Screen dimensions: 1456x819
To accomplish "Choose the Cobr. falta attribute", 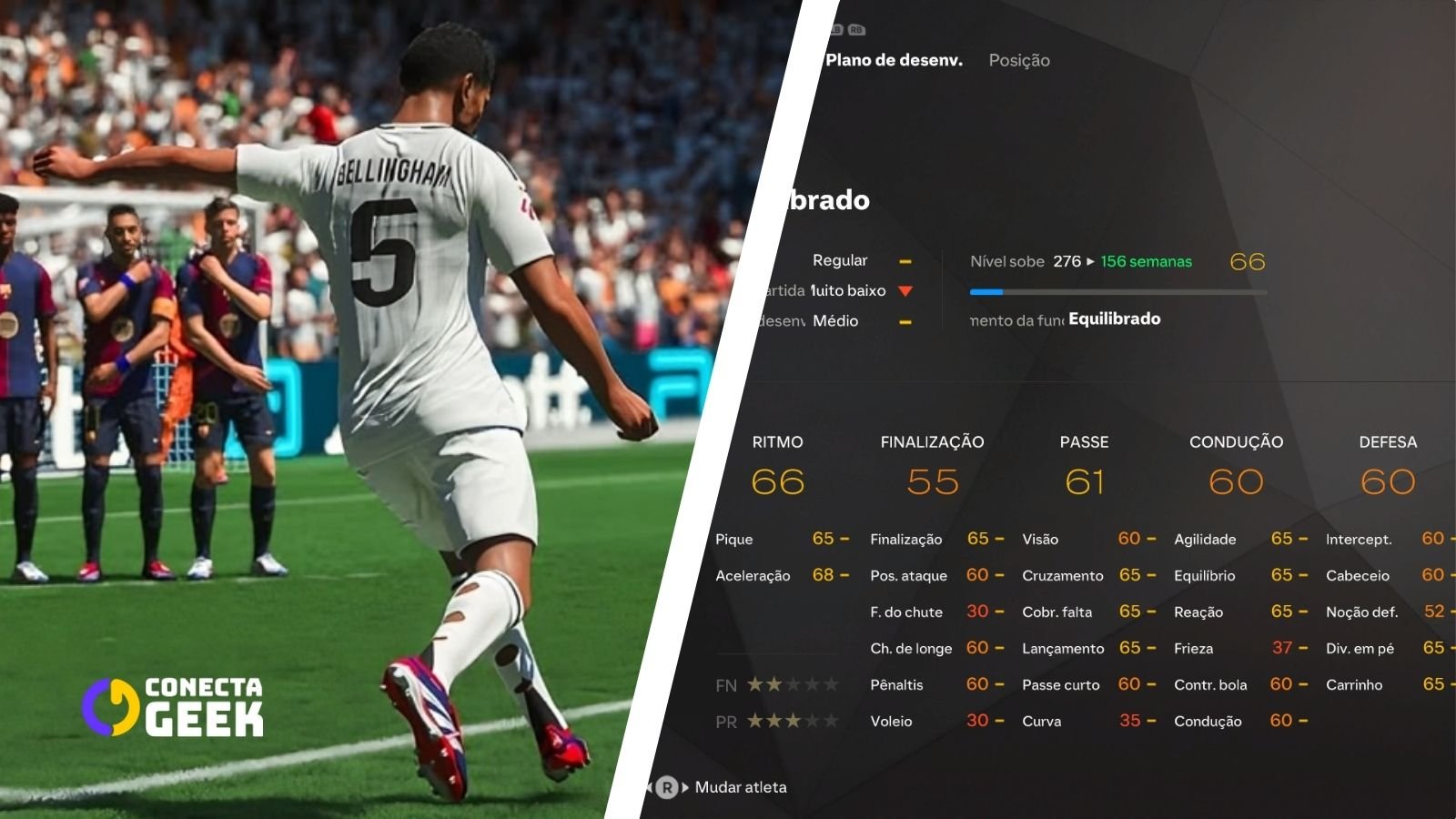I will coord(1087,612).
